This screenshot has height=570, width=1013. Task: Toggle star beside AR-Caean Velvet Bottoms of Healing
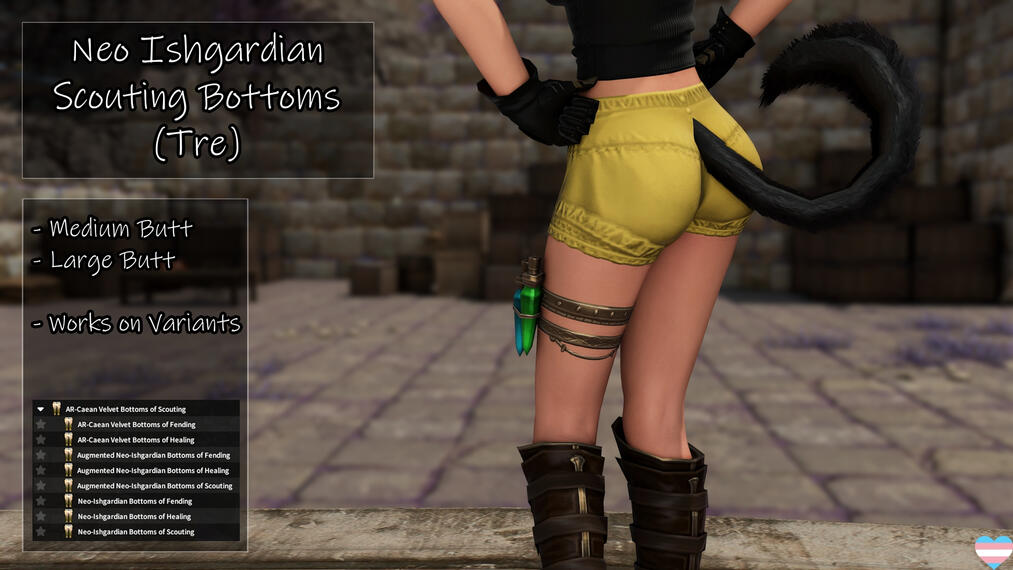click(x=41, y=440)
